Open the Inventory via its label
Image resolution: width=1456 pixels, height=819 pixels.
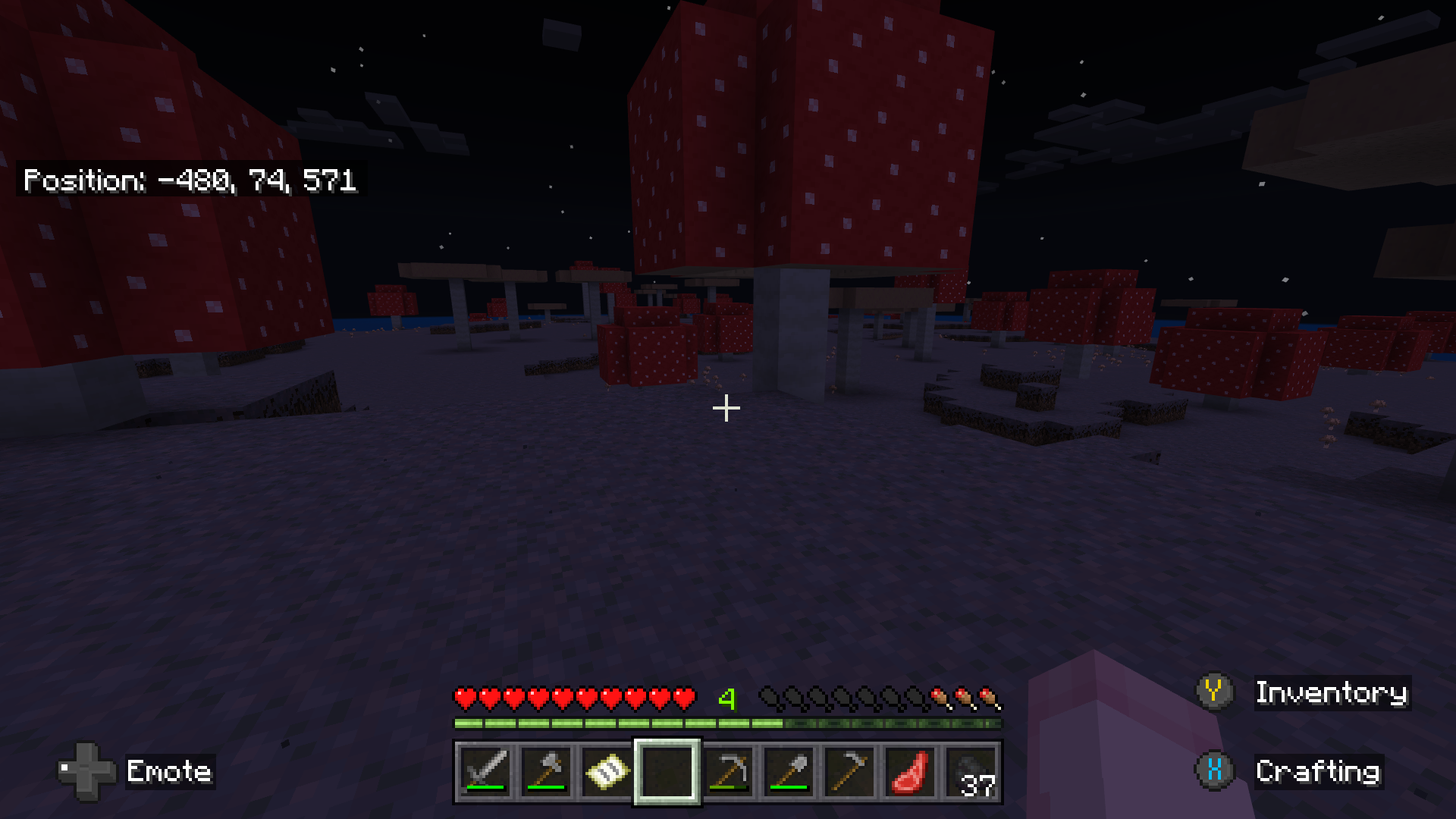[x=1332, y=692]
